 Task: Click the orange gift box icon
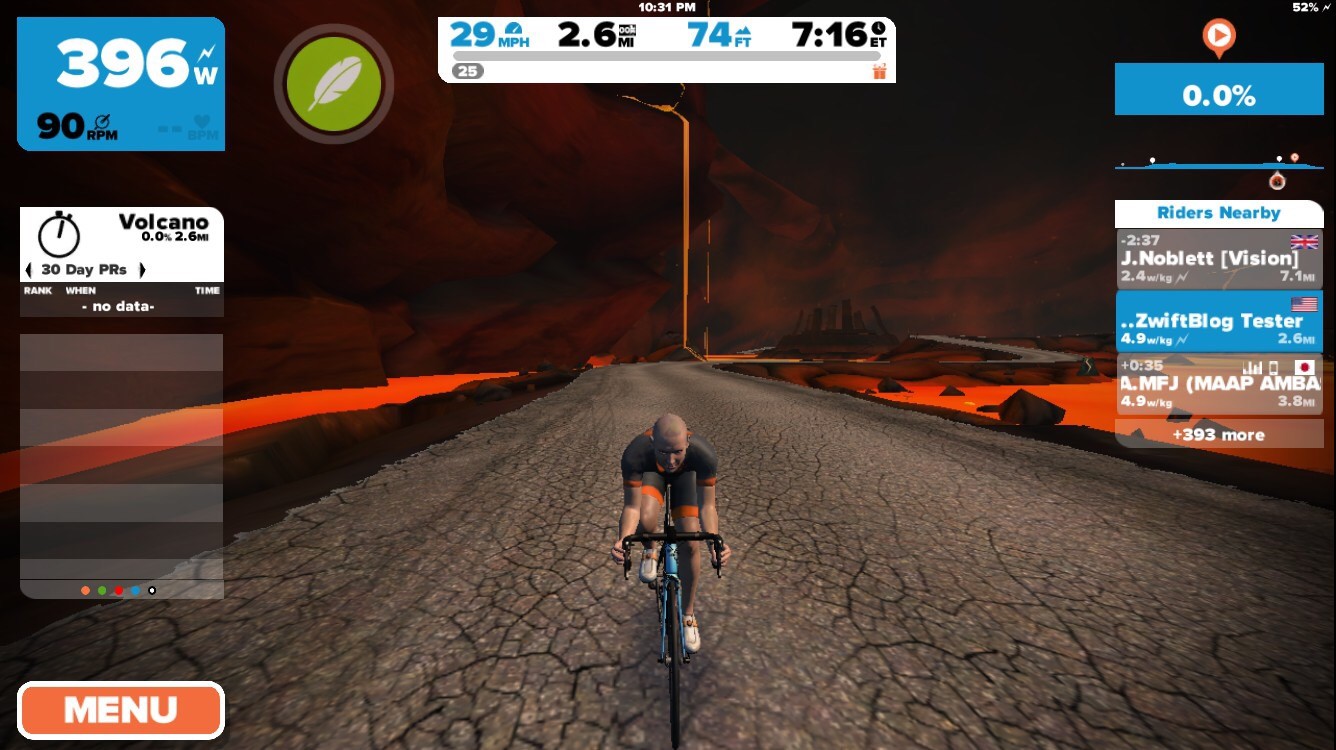pos(880,71)
